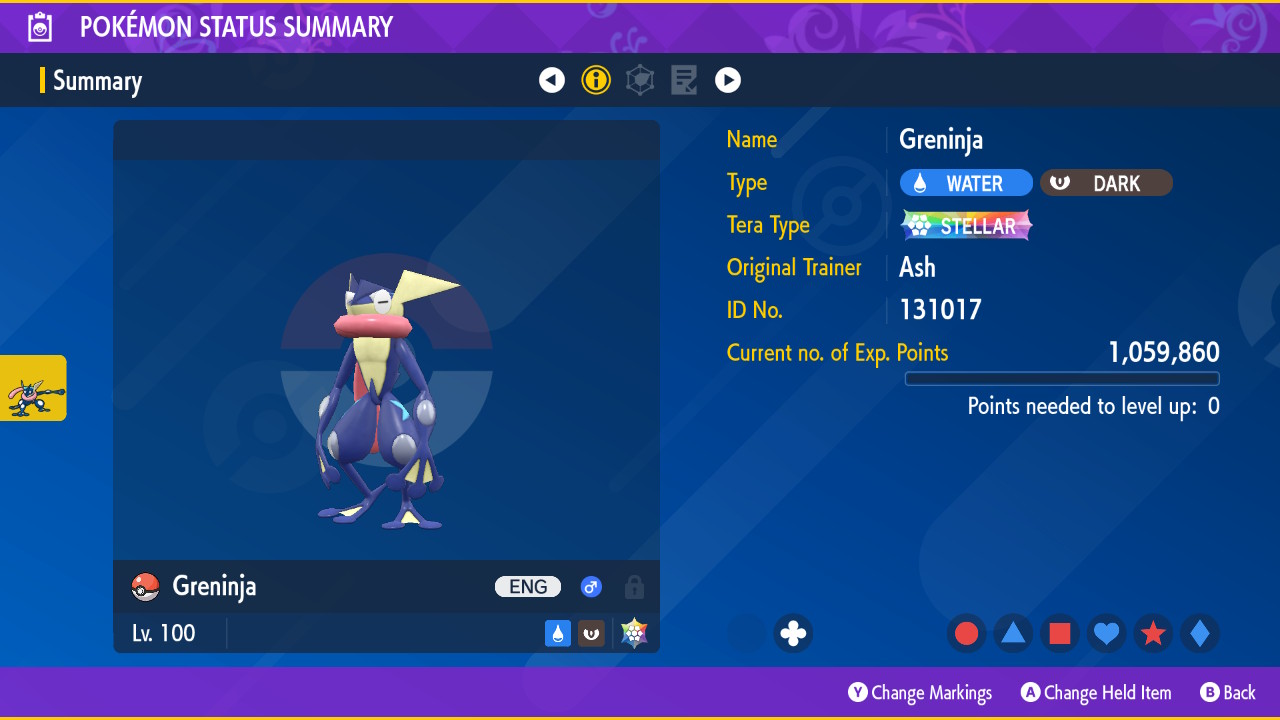Select the yellow info summary page icon
Image resolution: width=1280 pixels, height=720 pixels.
coord(596,80)
